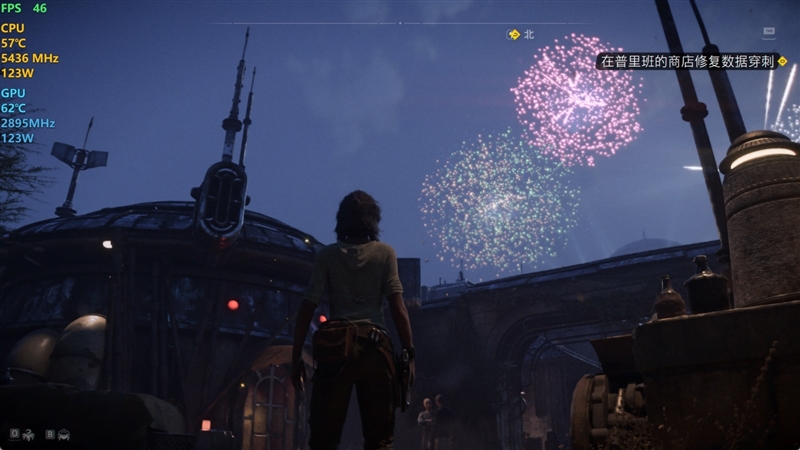Screen dimensions: 800x450
Task: Click the yellow diamond beside the objective
Action: point(783,61)
